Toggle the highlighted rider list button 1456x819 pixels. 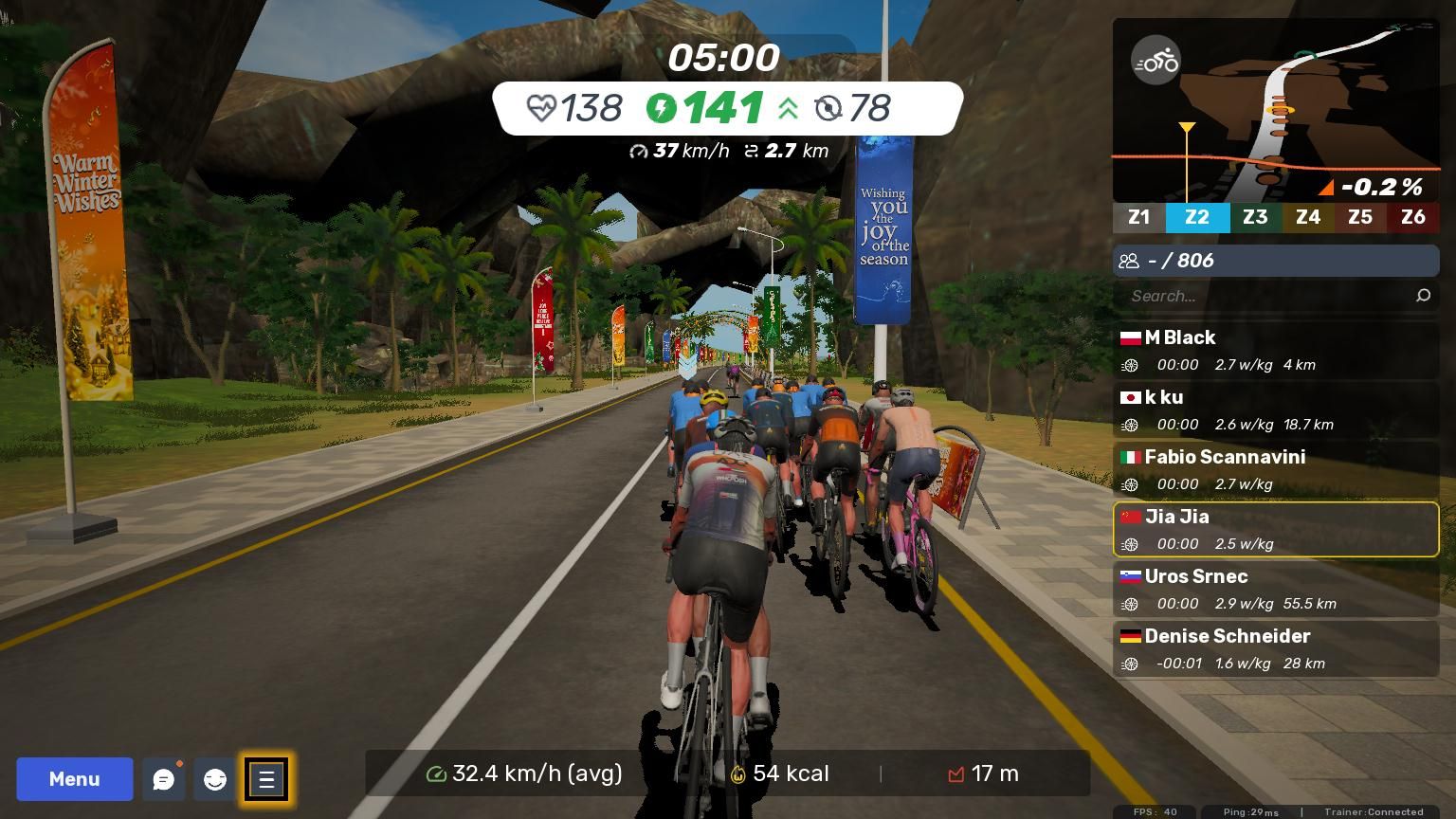(266, 779)
